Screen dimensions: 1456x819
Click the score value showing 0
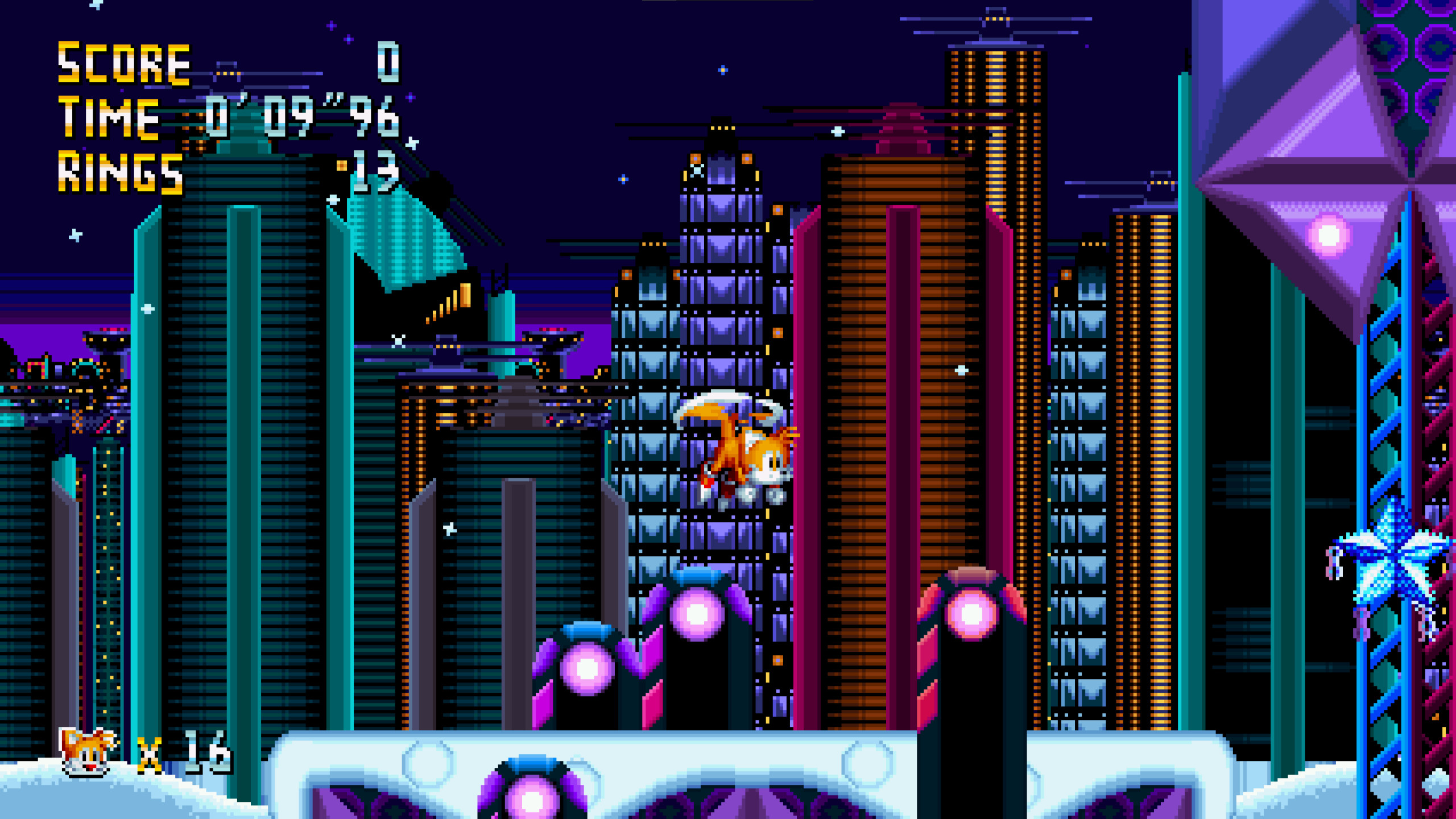(x=387, y=63)
